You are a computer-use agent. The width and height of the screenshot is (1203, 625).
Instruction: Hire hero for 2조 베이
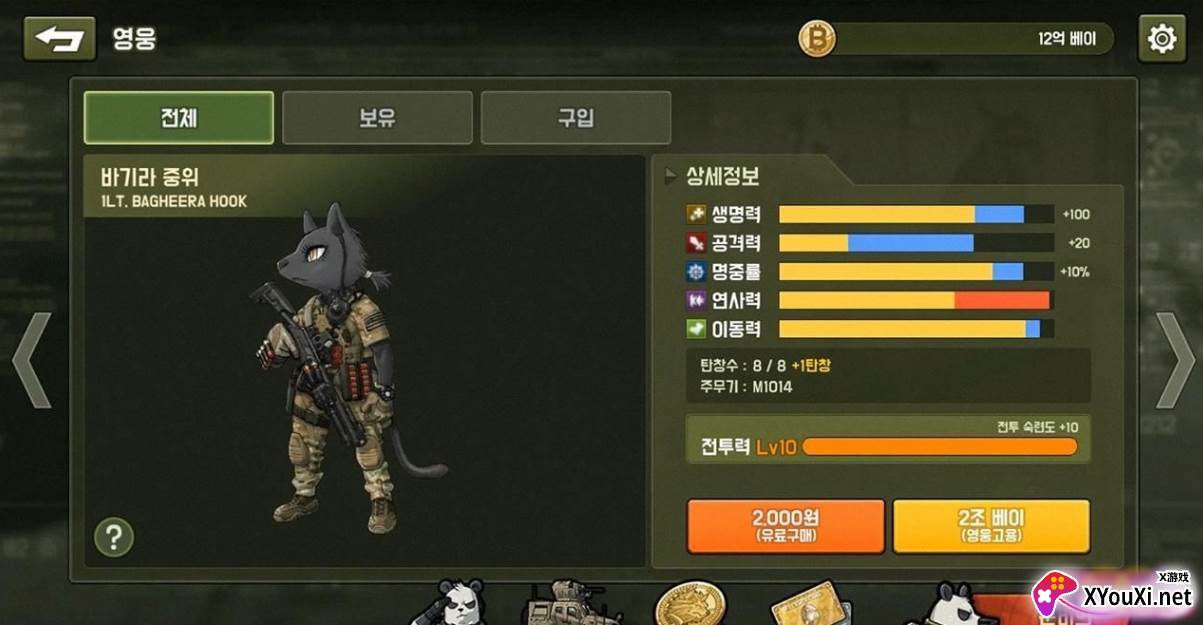point(990,526)
